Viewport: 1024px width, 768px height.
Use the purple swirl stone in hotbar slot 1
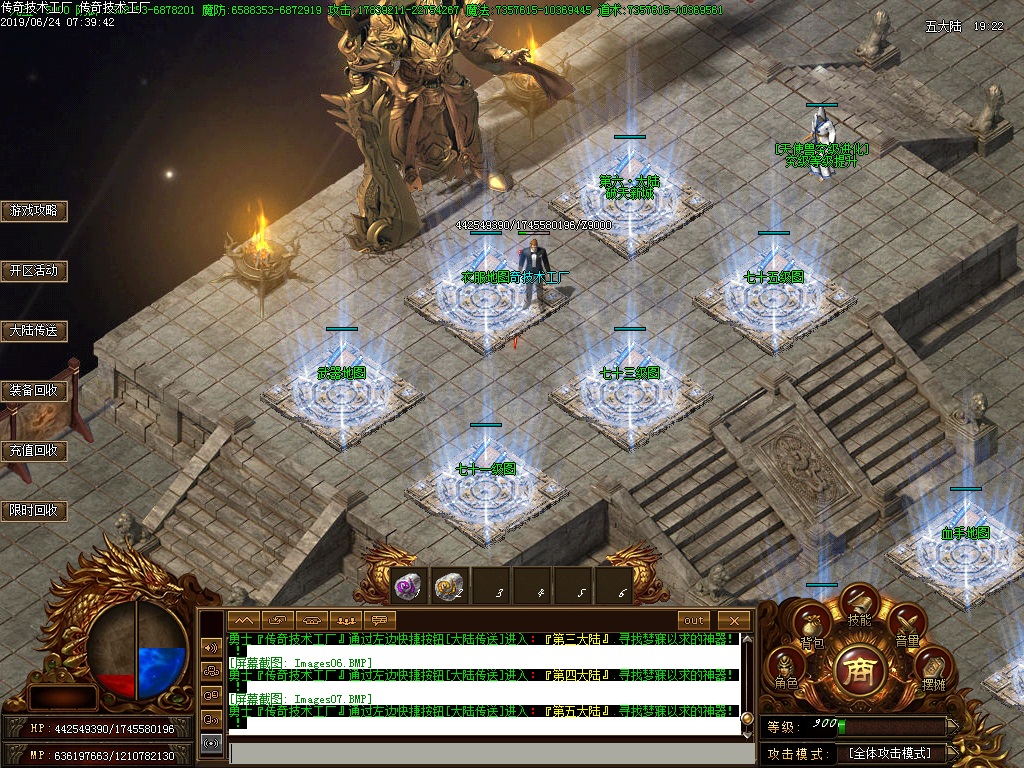[x=407, y=587]
